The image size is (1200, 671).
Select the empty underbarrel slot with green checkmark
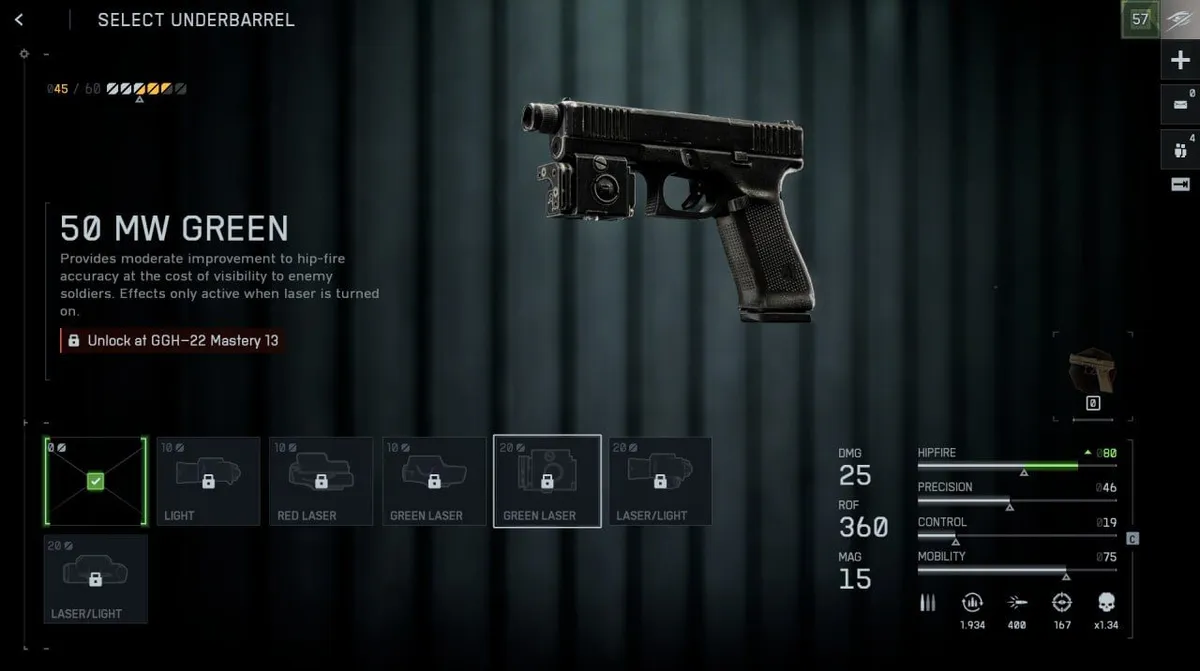coord(95,481)
